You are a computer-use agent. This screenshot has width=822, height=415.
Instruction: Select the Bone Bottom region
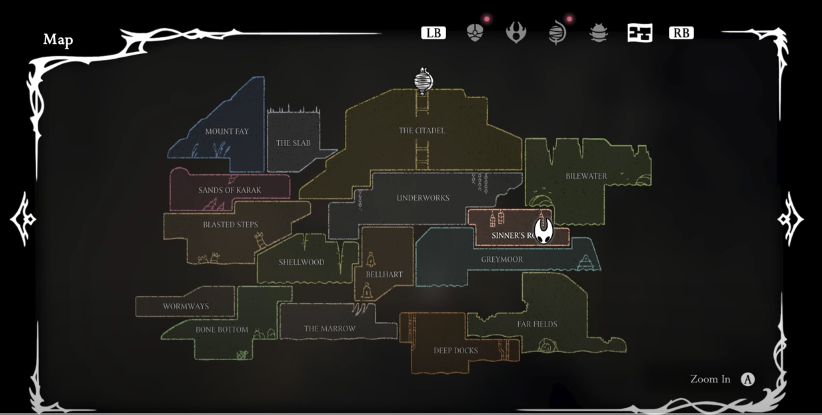[221, 329]
